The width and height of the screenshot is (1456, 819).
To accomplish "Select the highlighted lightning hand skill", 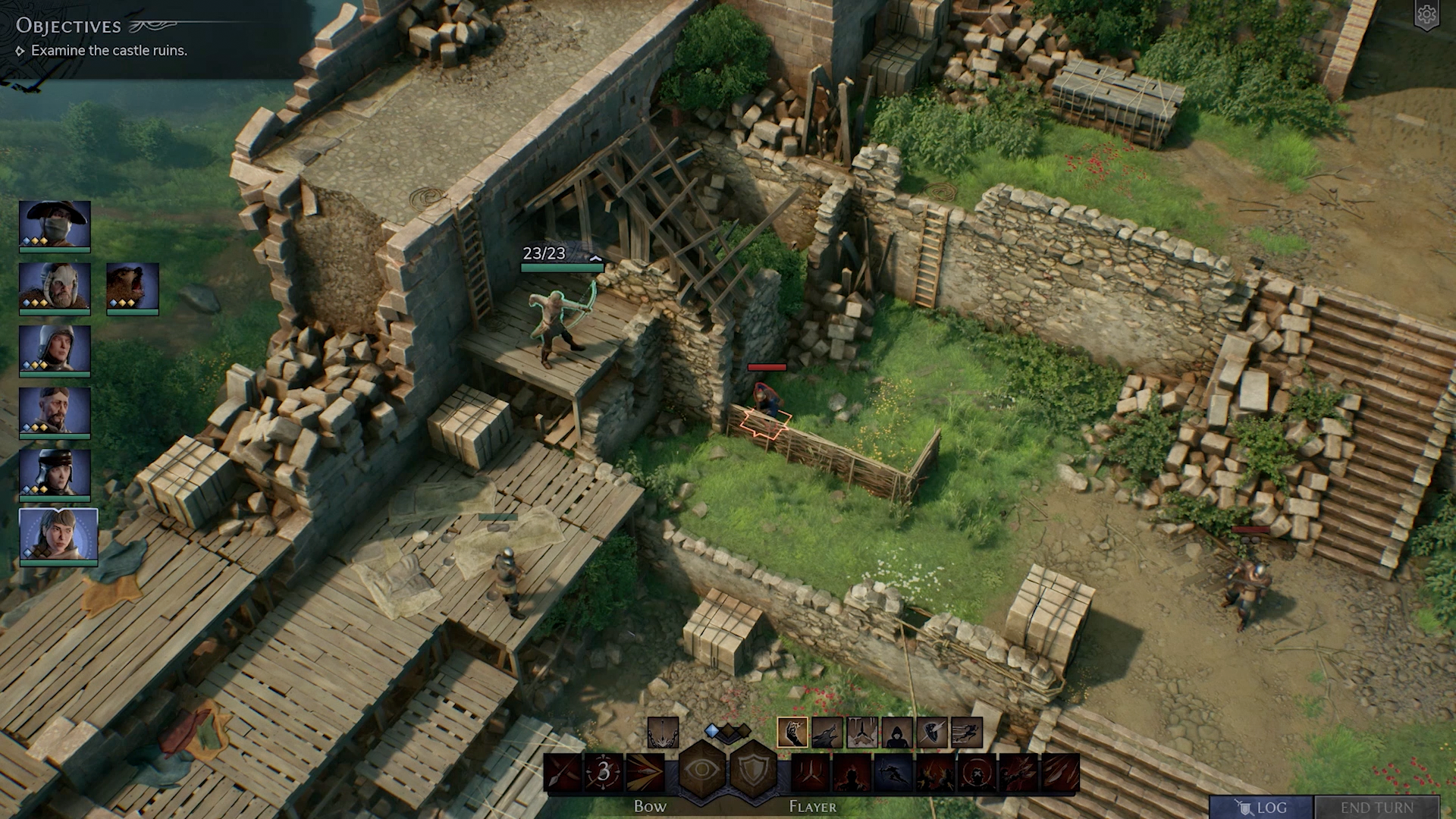I will 792,733.
